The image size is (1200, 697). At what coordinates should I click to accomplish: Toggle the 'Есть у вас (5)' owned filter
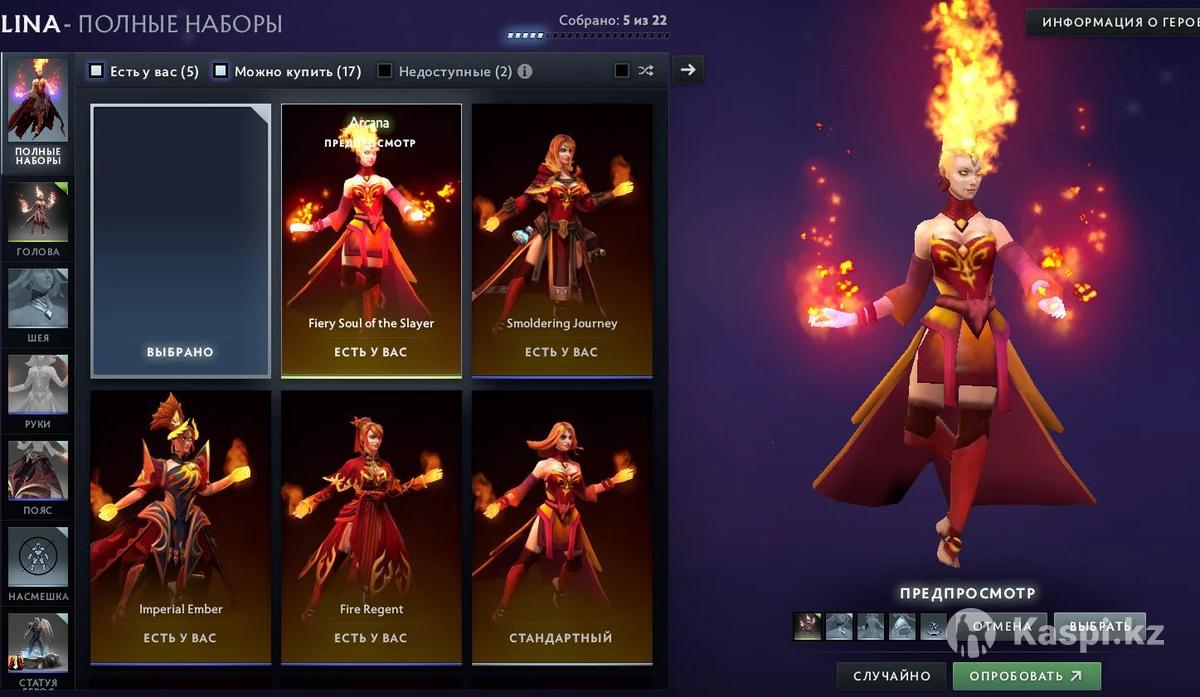click(x=97, y=71)
